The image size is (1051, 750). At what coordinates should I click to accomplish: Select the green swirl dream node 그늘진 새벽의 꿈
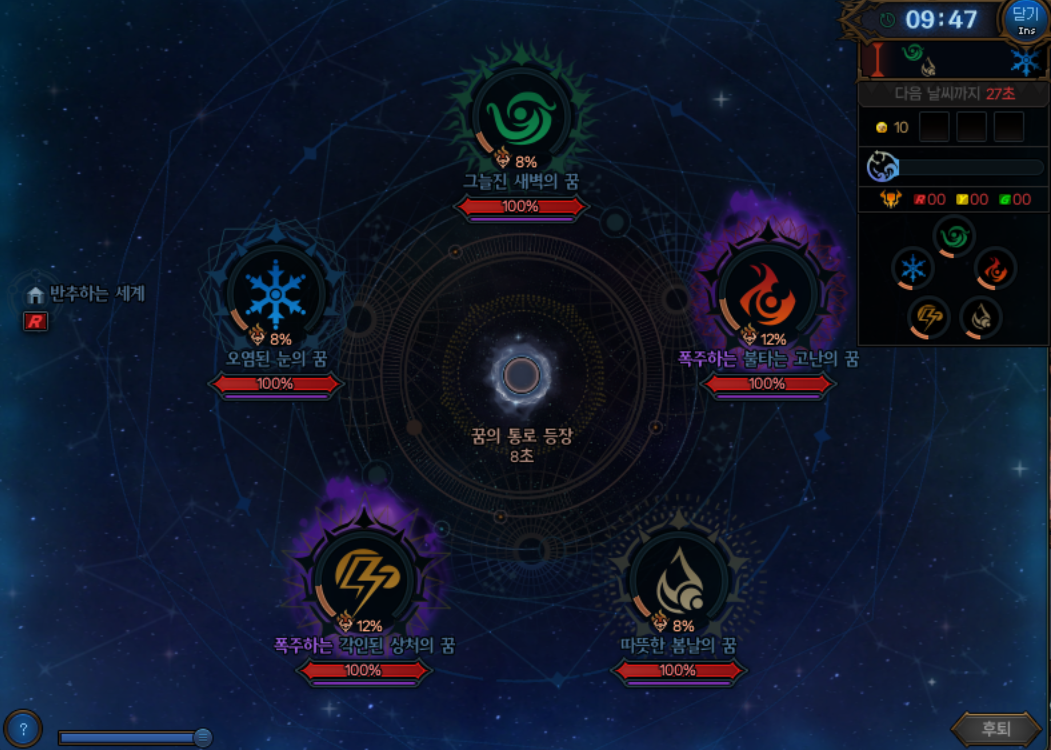[520, 118]
